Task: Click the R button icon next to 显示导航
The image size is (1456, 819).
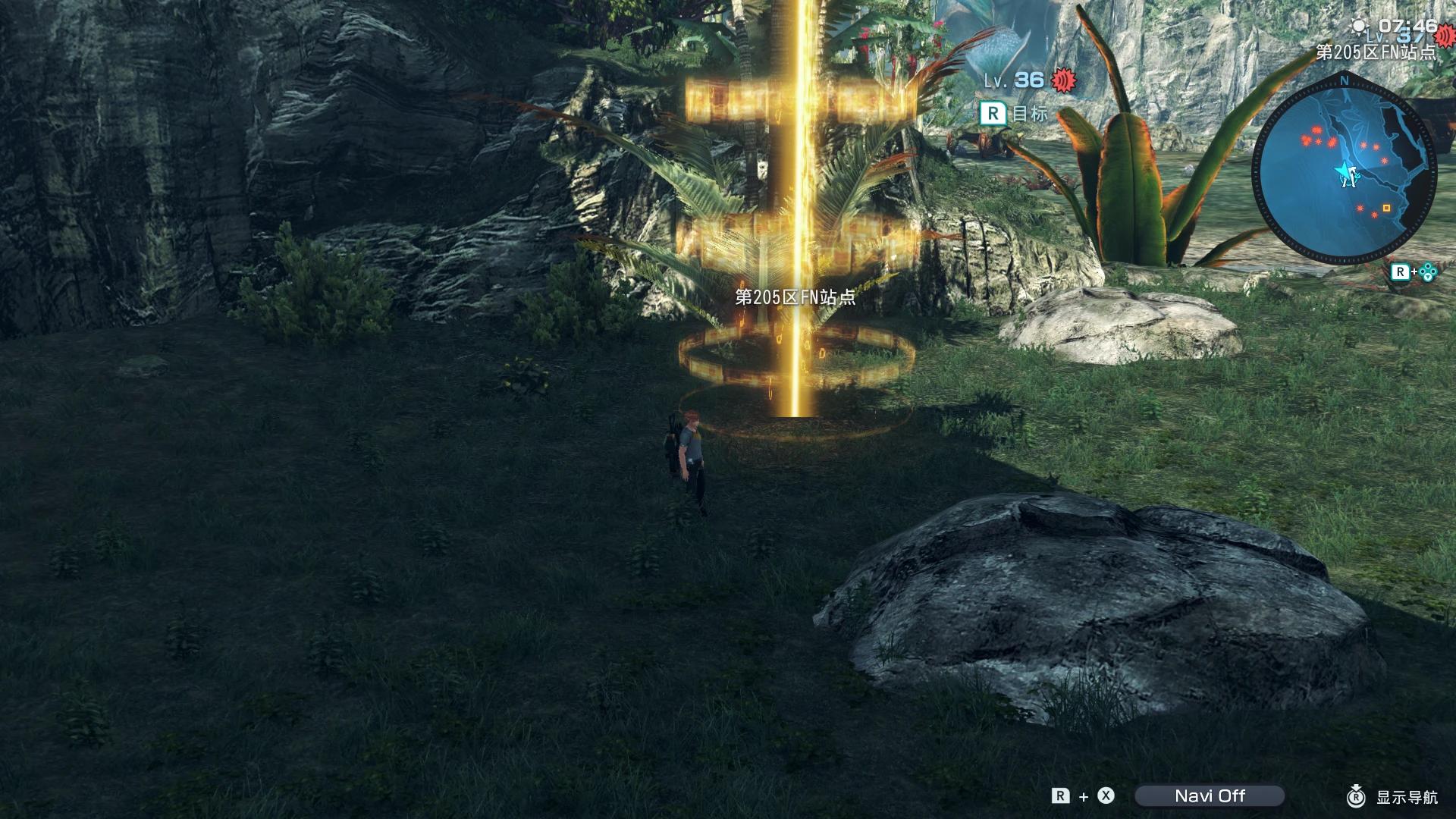Action: (x=1357, y=798)
